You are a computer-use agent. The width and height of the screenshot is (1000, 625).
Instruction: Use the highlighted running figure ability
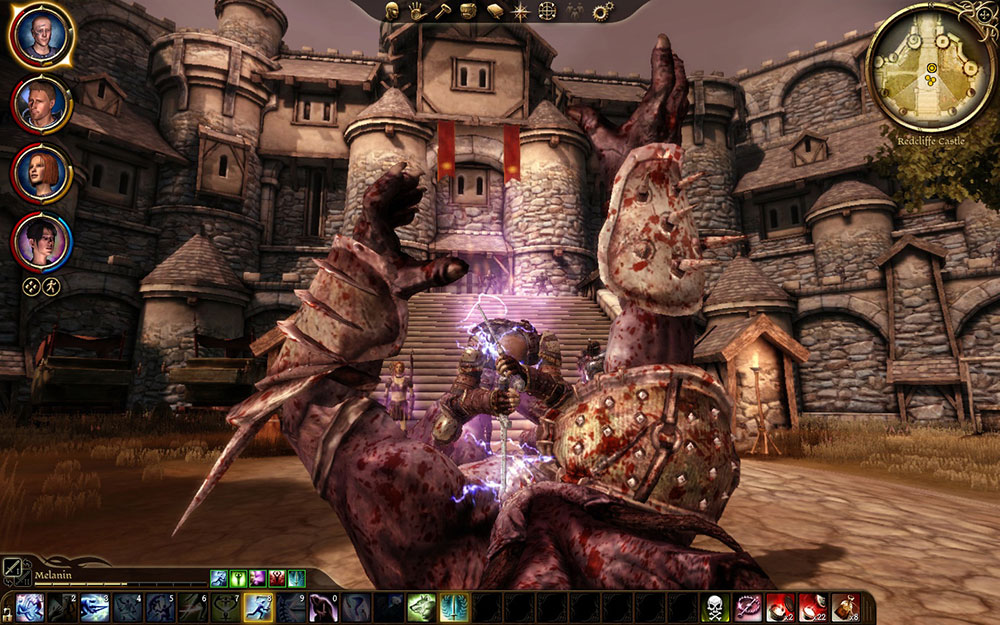tap(259, 607)
